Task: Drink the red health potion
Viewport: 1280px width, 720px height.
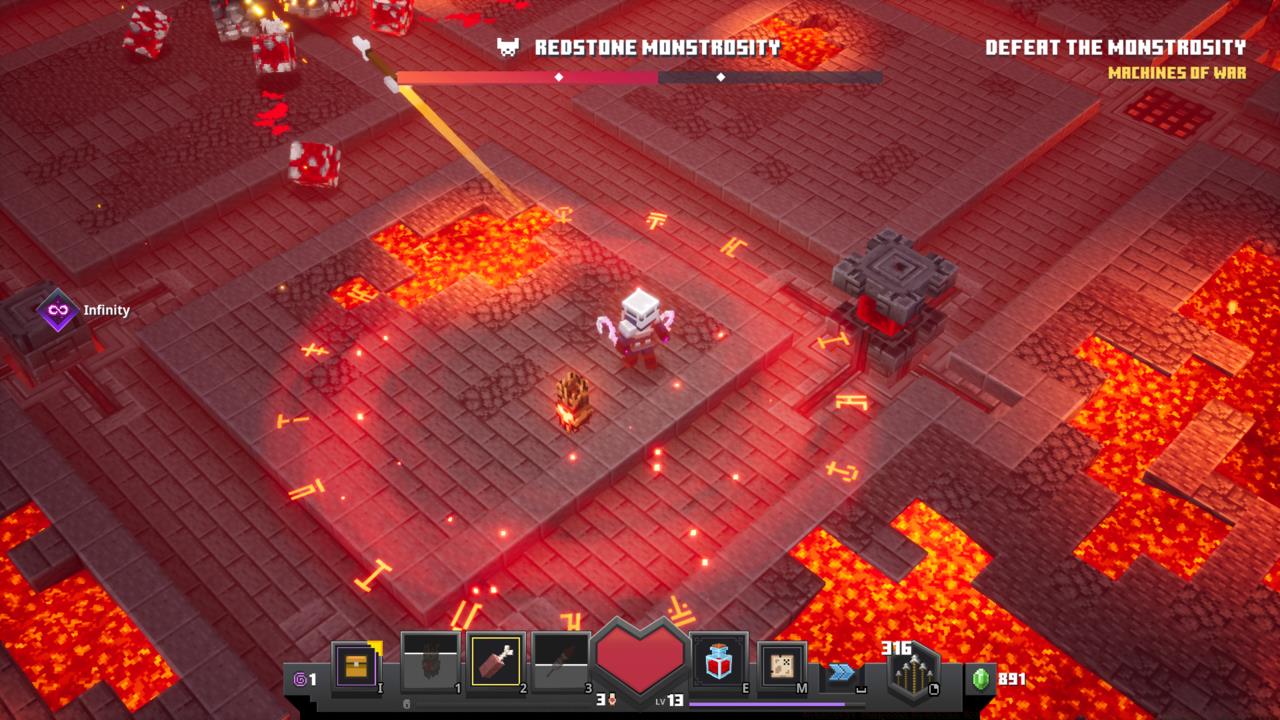Action: pos(719,662)
